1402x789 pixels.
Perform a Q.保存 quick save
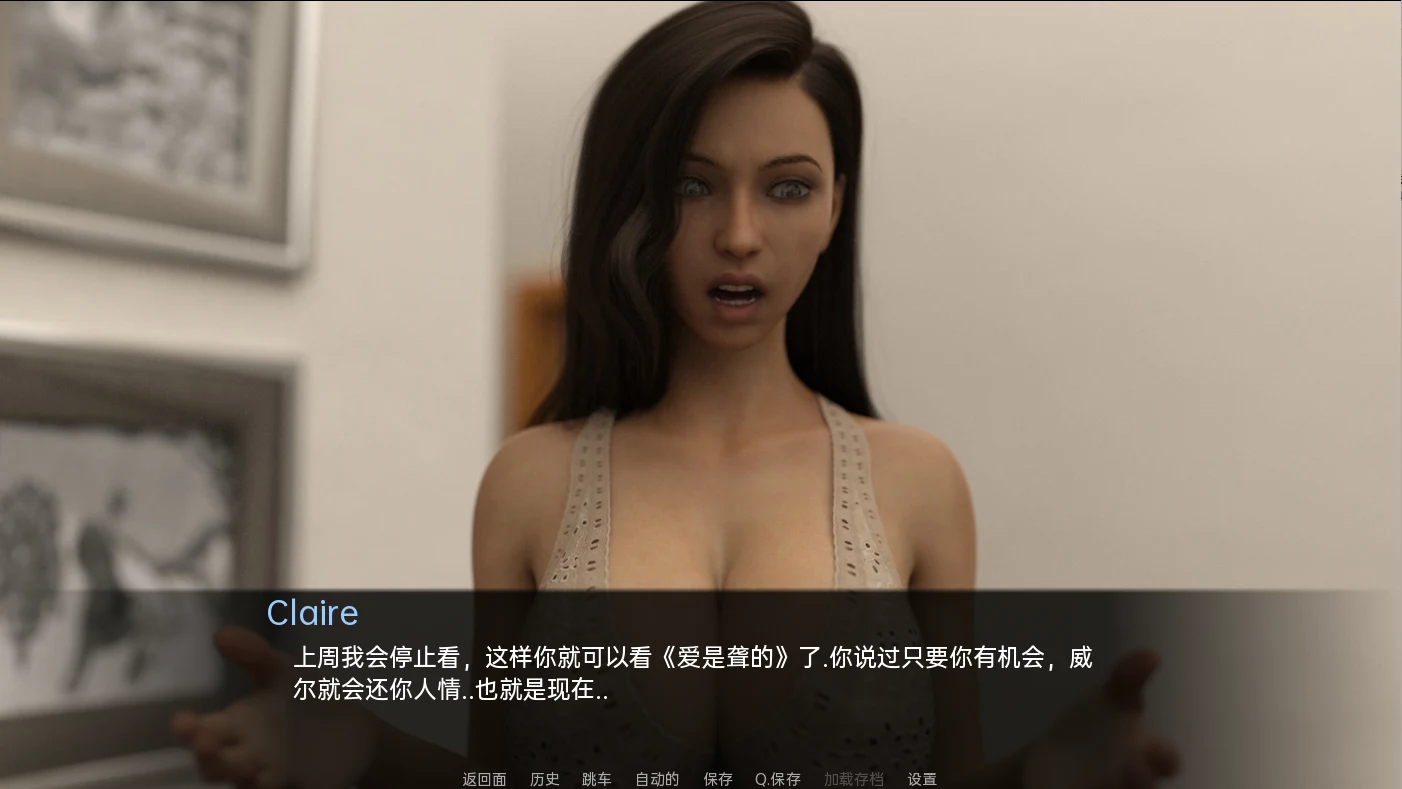pyautogui.click(x=778, y=778)
